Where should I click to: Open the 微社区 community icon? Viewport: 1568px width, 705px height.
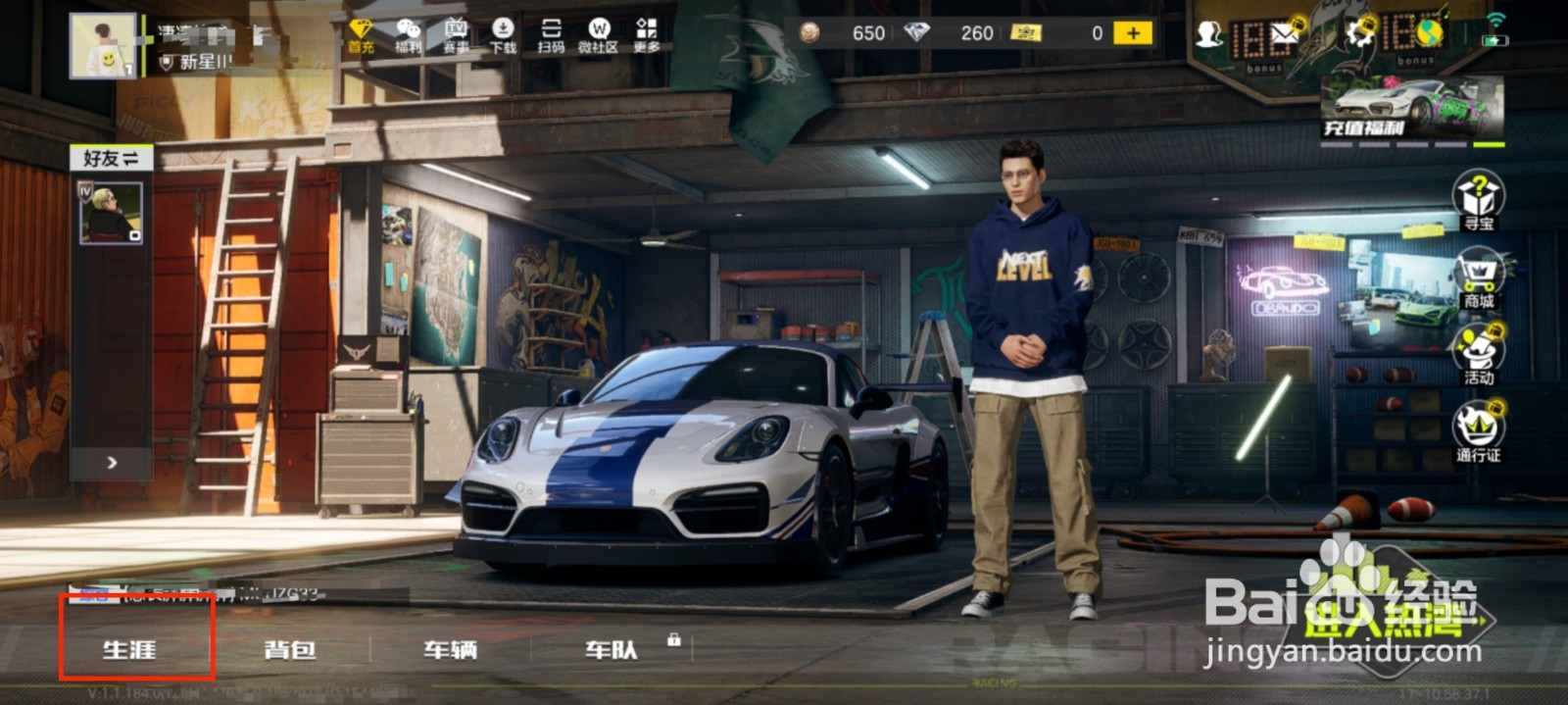click(598, 35)
